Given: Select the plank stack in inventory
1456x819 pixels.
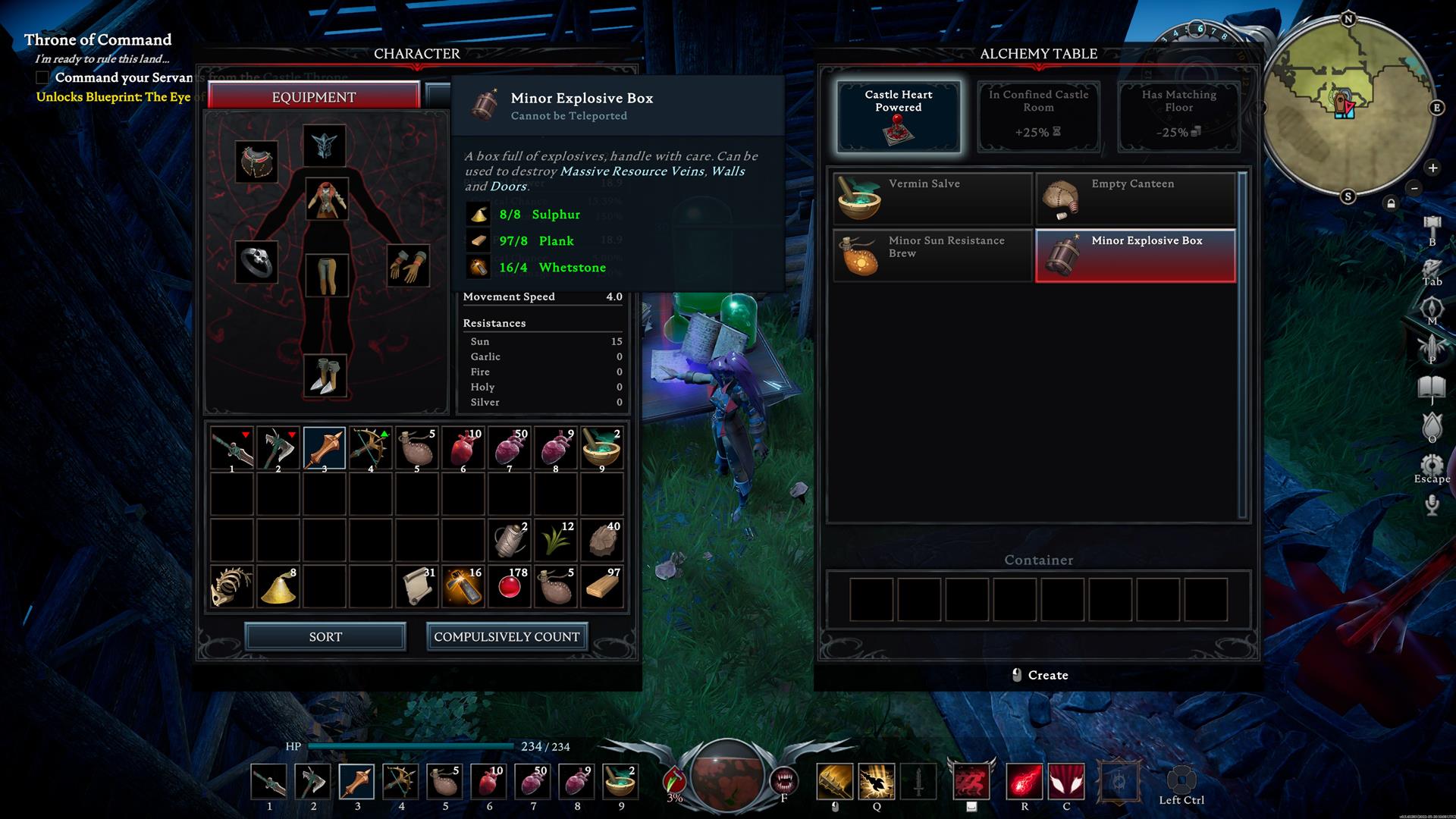Looking at the screenshot, I should pos(603,586).
